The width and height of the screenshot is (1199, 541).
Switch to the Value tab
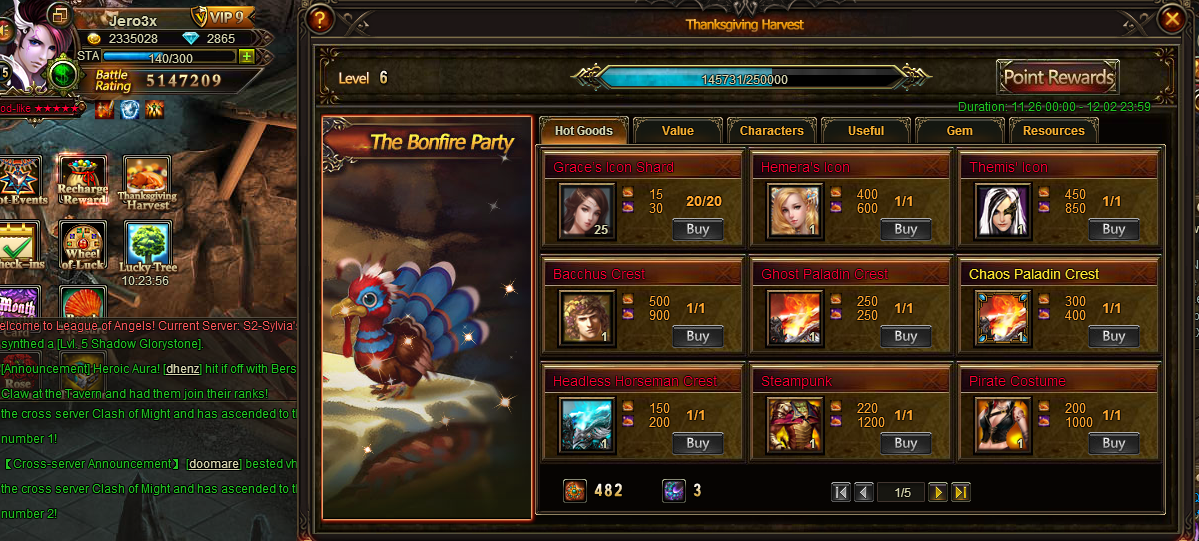coord(677,131)
